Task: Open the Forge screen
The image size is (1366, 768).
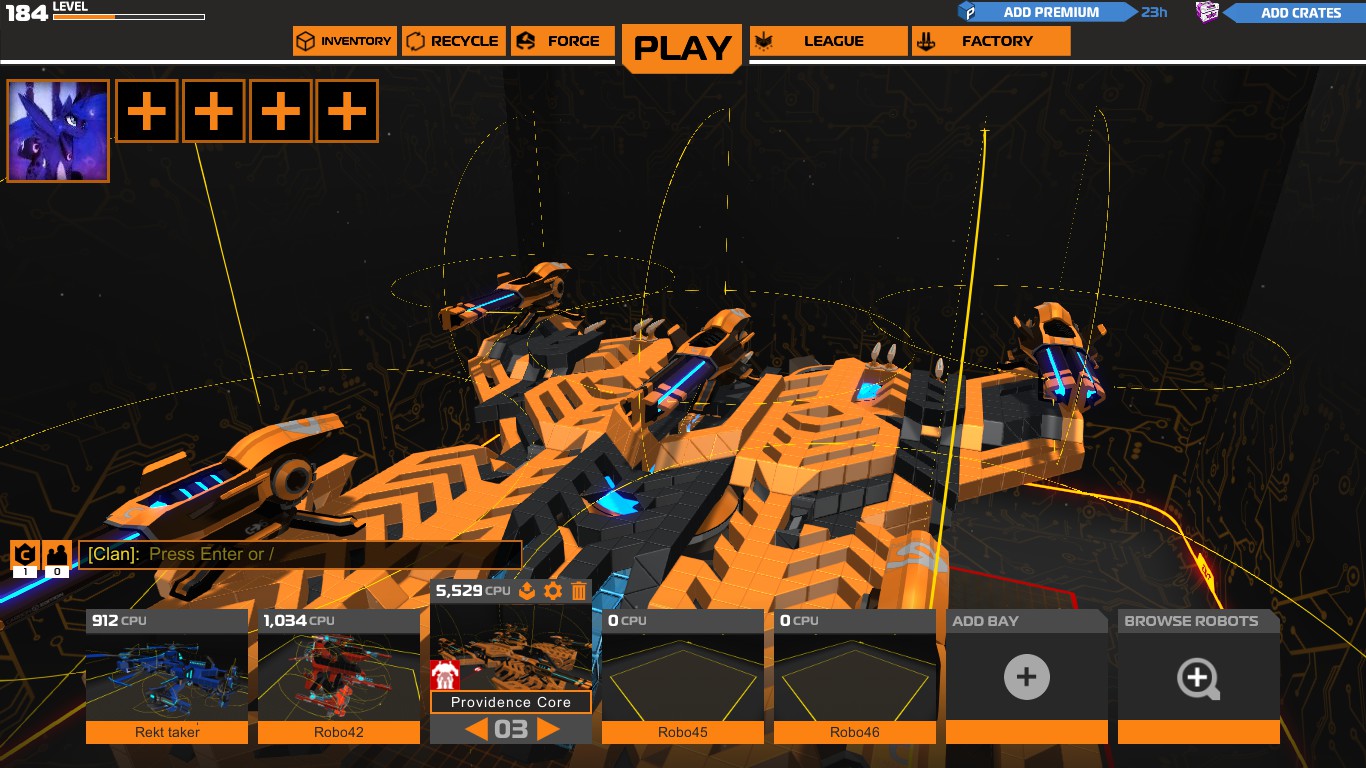Action: (562, 41)
